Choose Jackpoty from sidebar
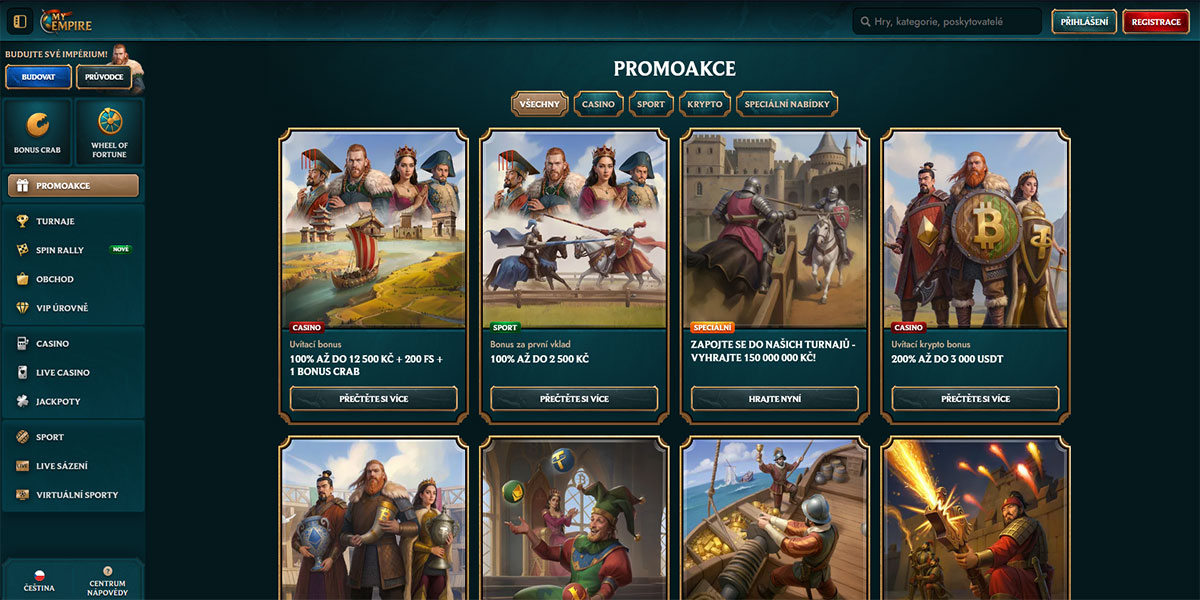Screen dimensions: 1200x600 [x=58, y=401]
